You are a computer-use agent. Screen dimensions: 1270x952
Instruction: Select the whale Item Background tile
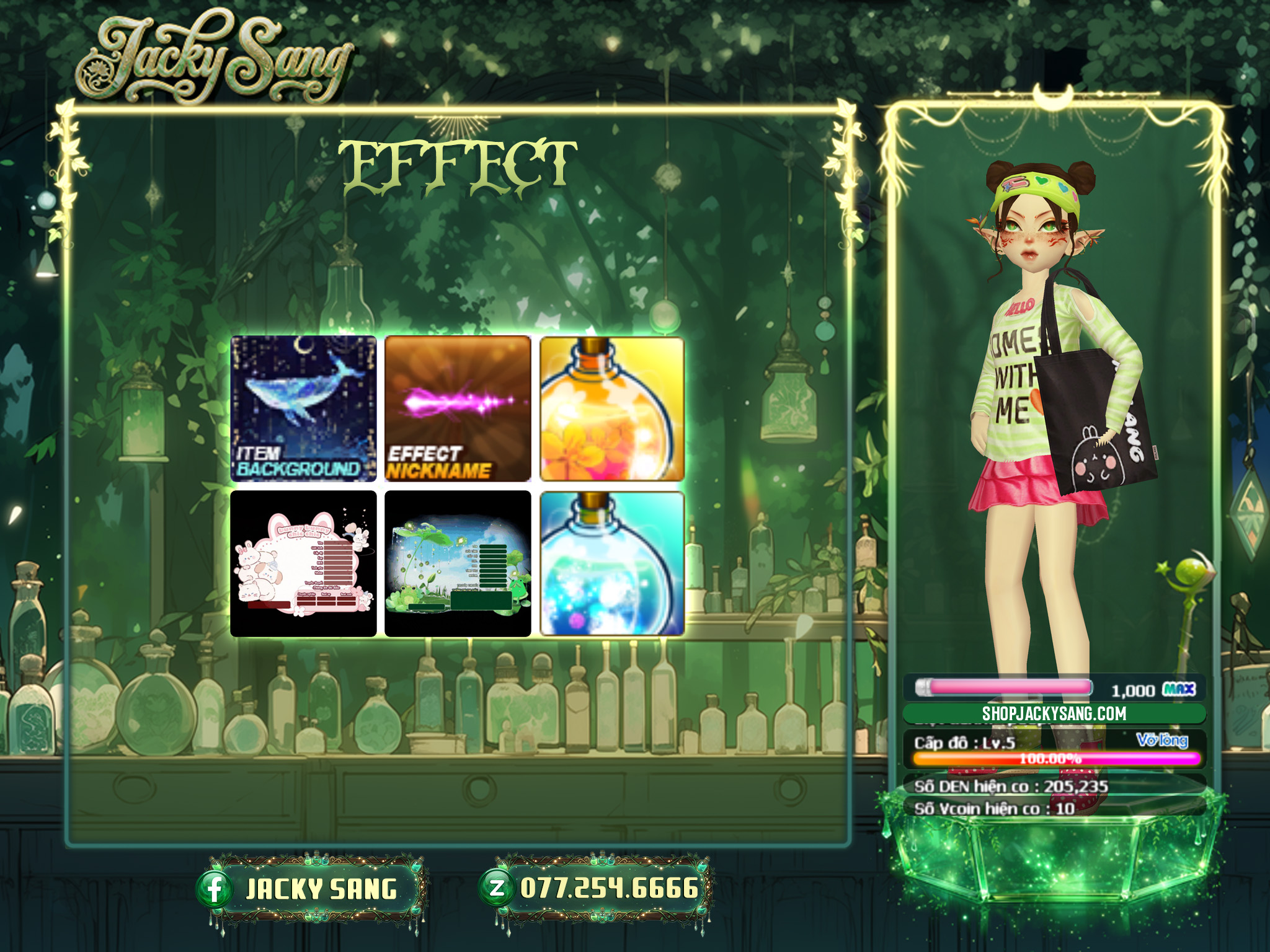tap(303, 409)
